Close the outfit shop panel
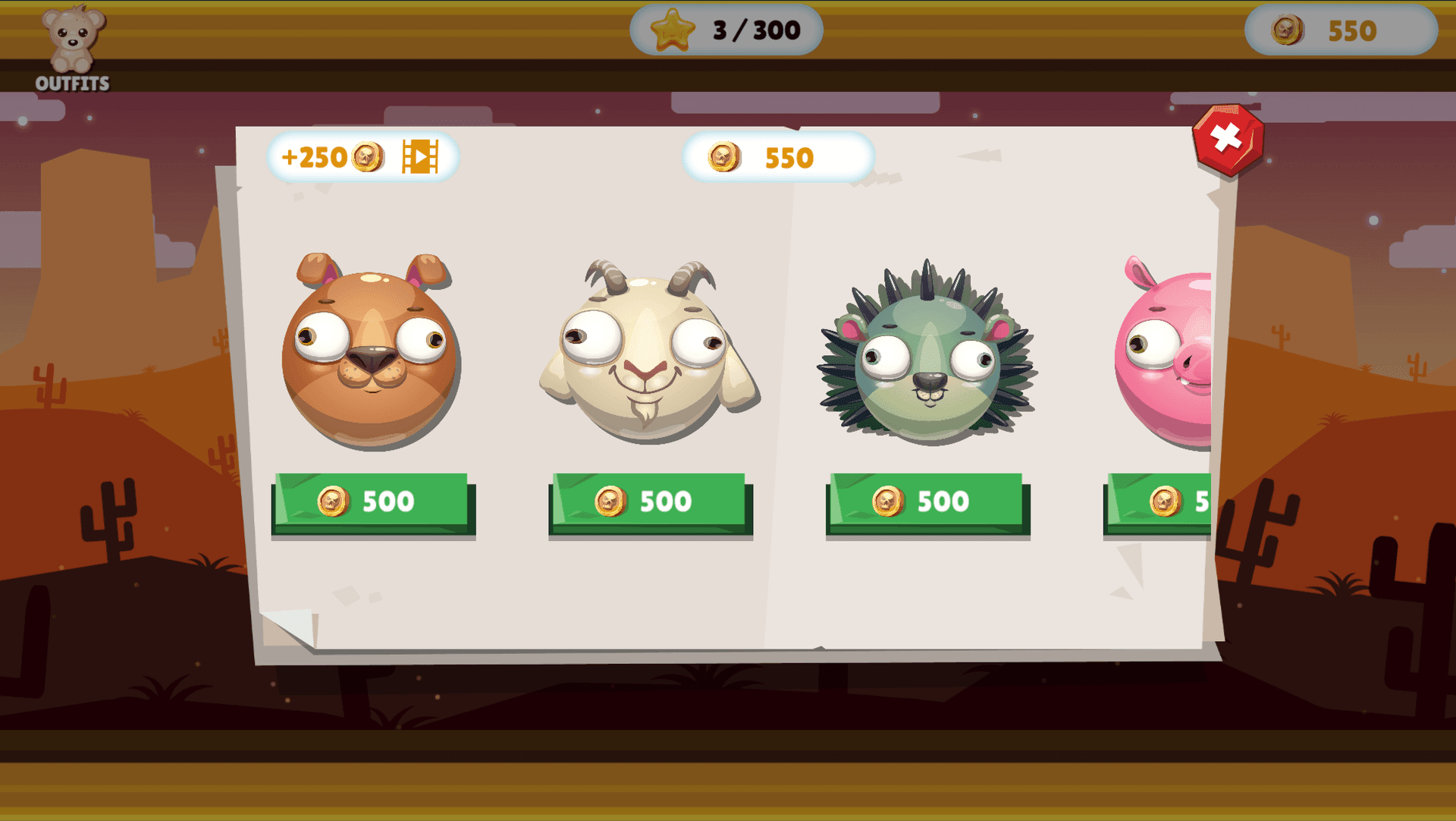The height and width of the screenshot is (821, 1456). point(1227,139)
